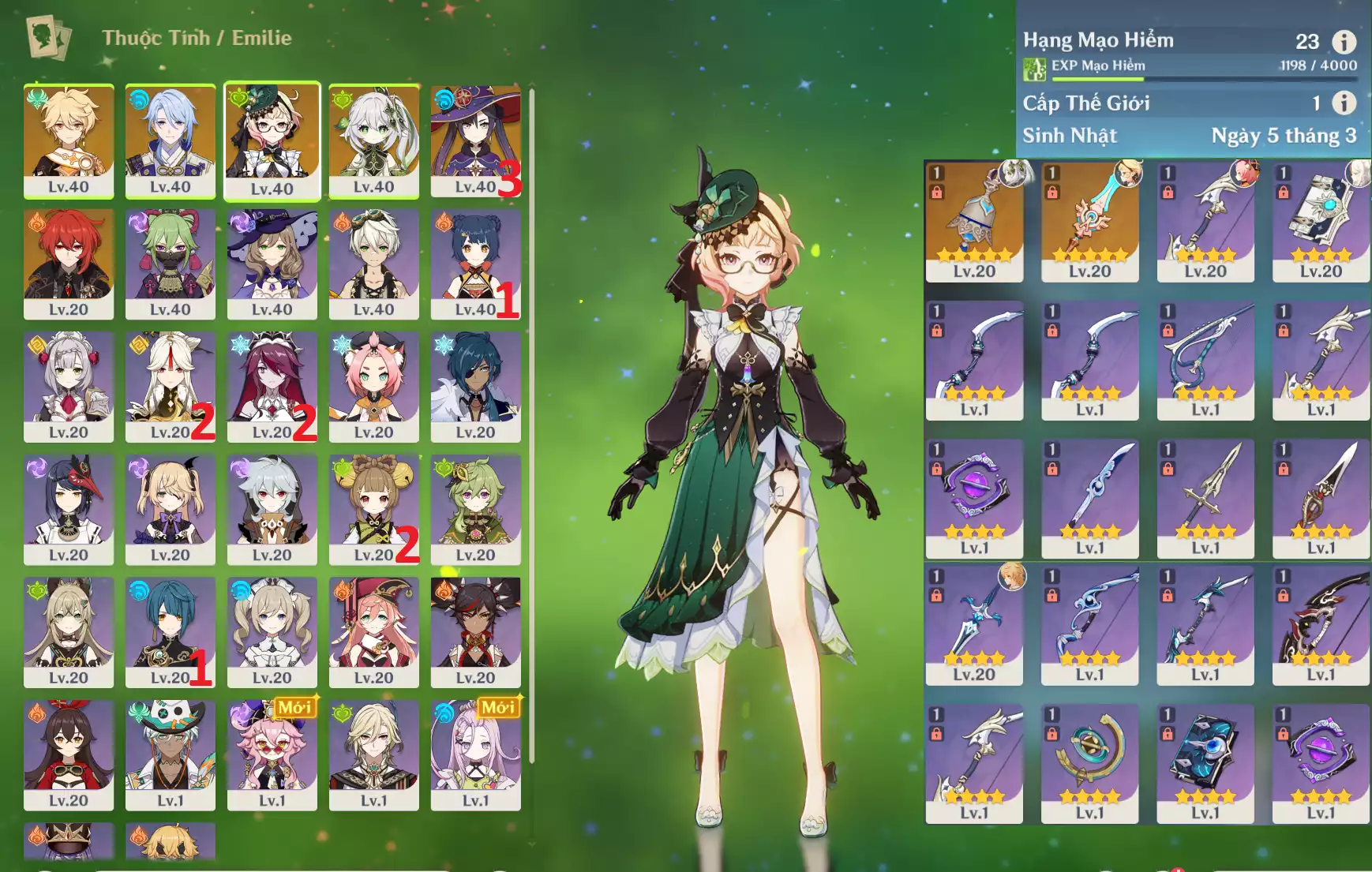
Task: Open Kaeya's character tile
Action: click(x=475, y=386)
